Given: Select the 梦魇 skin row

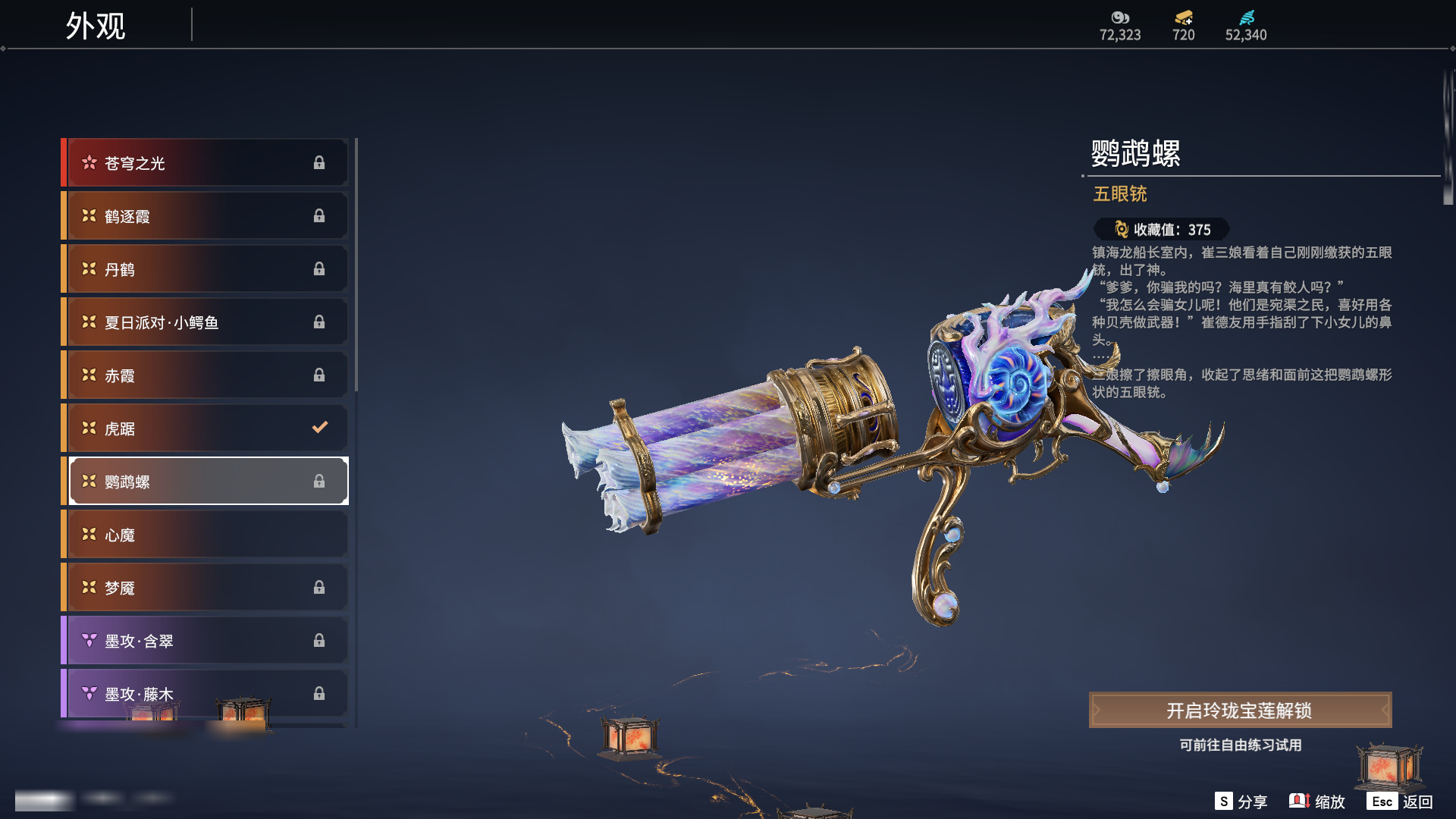Looking at the screenshot, I should point(205,588).
